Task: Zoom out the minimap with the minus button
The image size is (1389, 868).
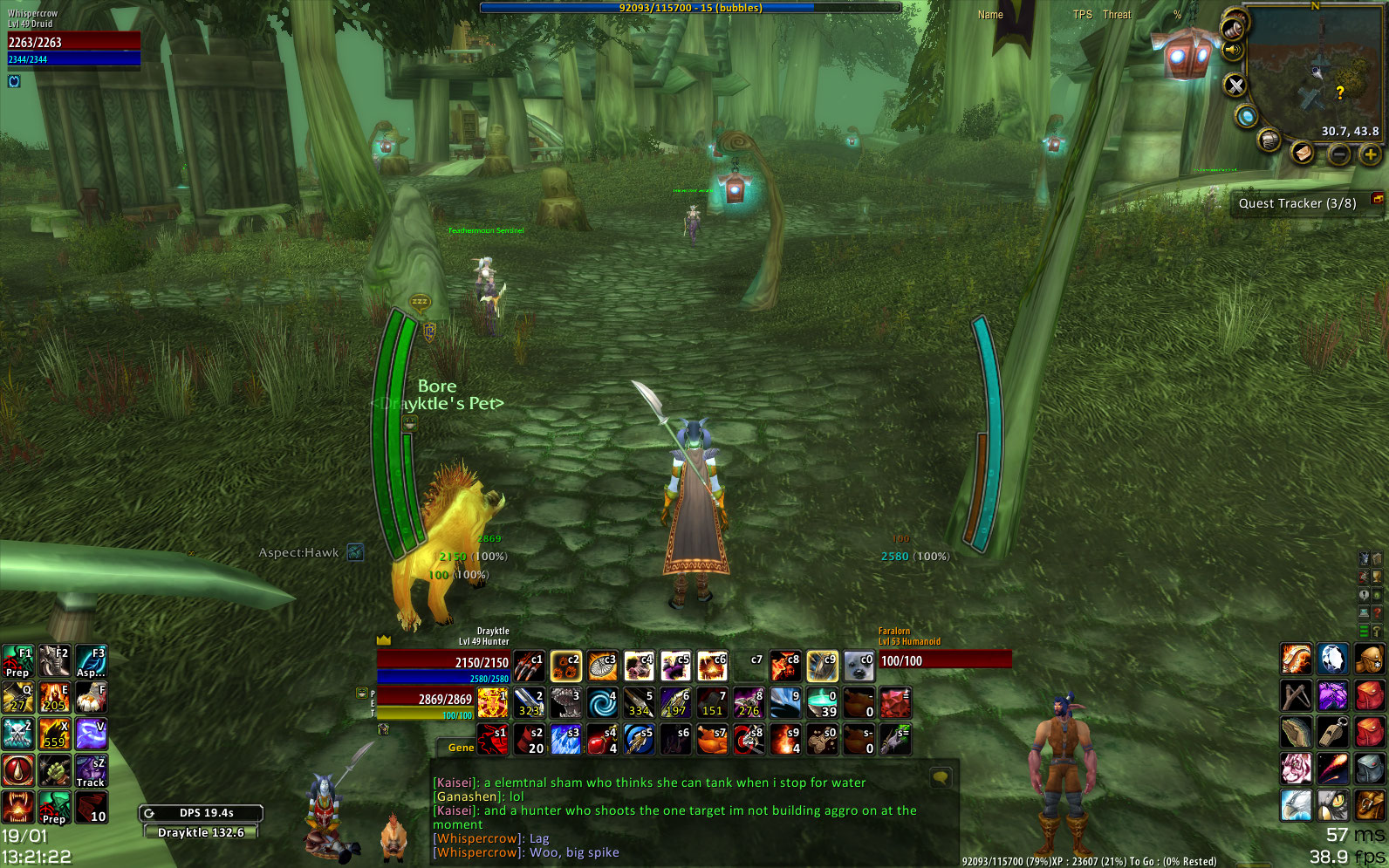Action: tap(1339, 154)
